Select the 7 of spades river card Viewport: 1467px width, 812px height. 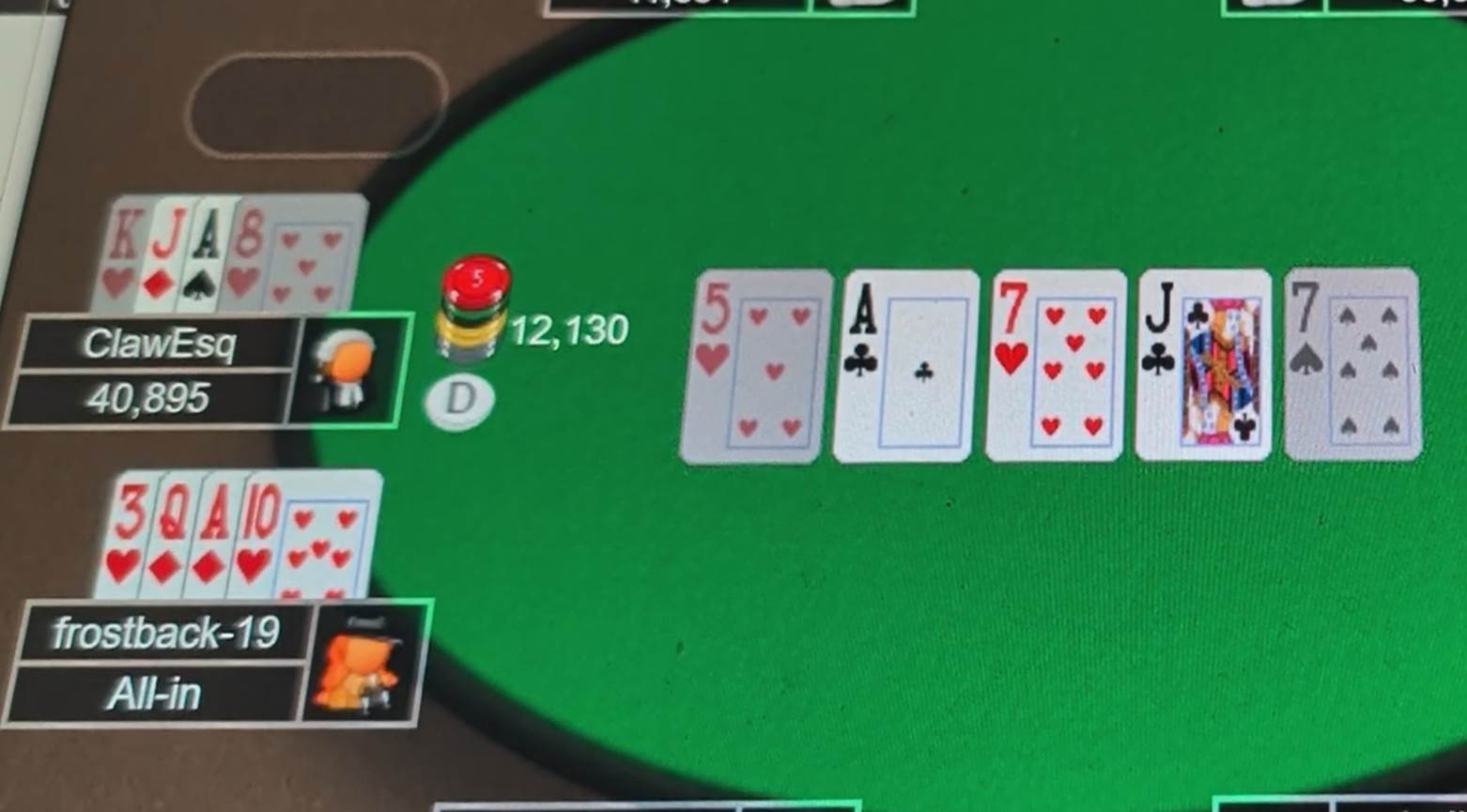(x=1352, y=364)
